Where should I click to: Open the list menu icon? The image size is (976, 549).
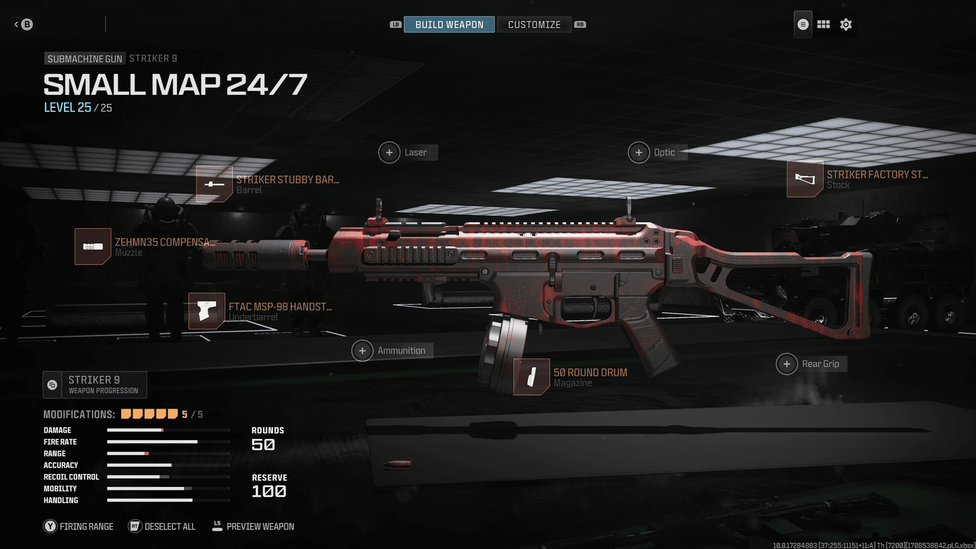coord(802,24)
